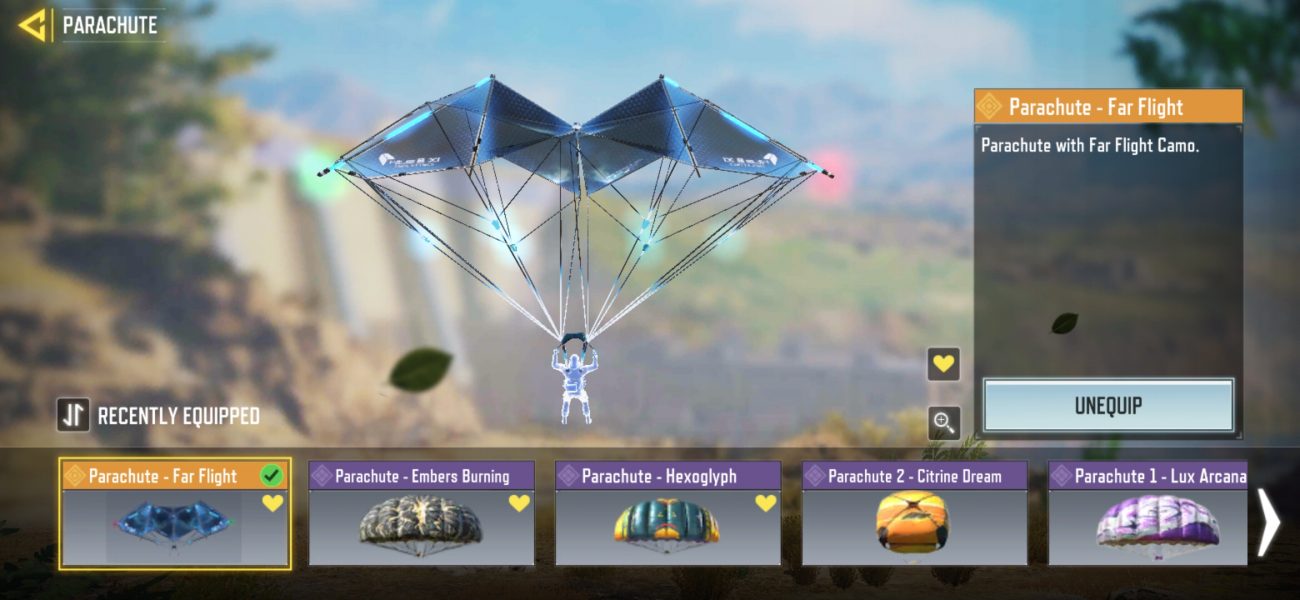Select the Parachute - Far Flight card
This screenshot has height=600, width=1300.
coord(175,514)
